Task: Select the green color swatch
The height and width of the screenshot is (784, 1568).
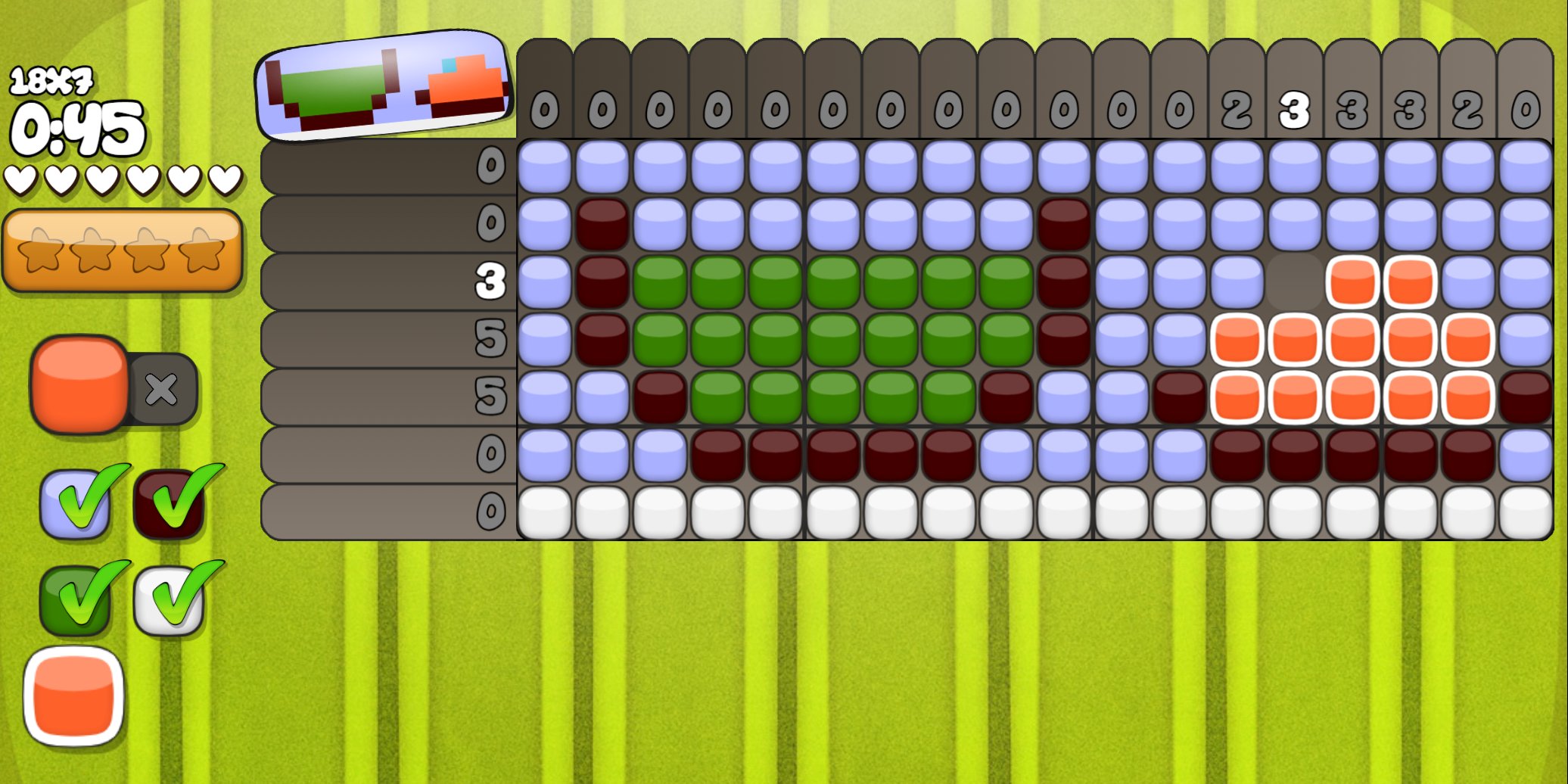Action: coord(74,601)
